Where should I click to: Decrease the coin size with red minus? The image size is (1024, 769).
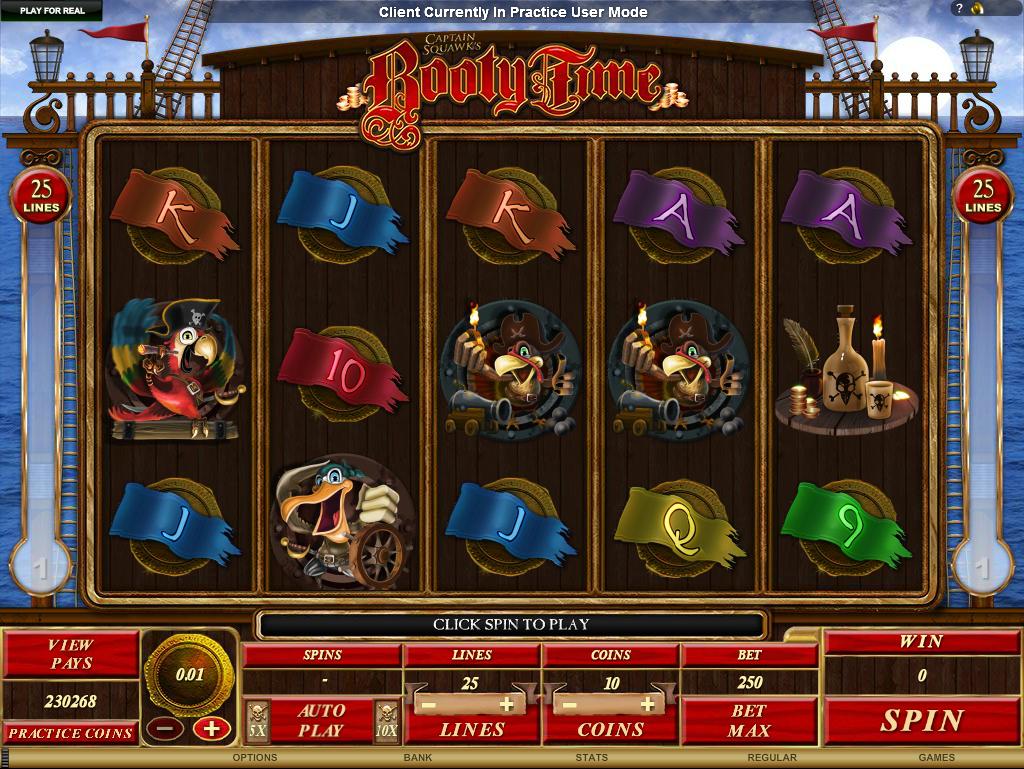pyautogui.click(x=164, y=728)
